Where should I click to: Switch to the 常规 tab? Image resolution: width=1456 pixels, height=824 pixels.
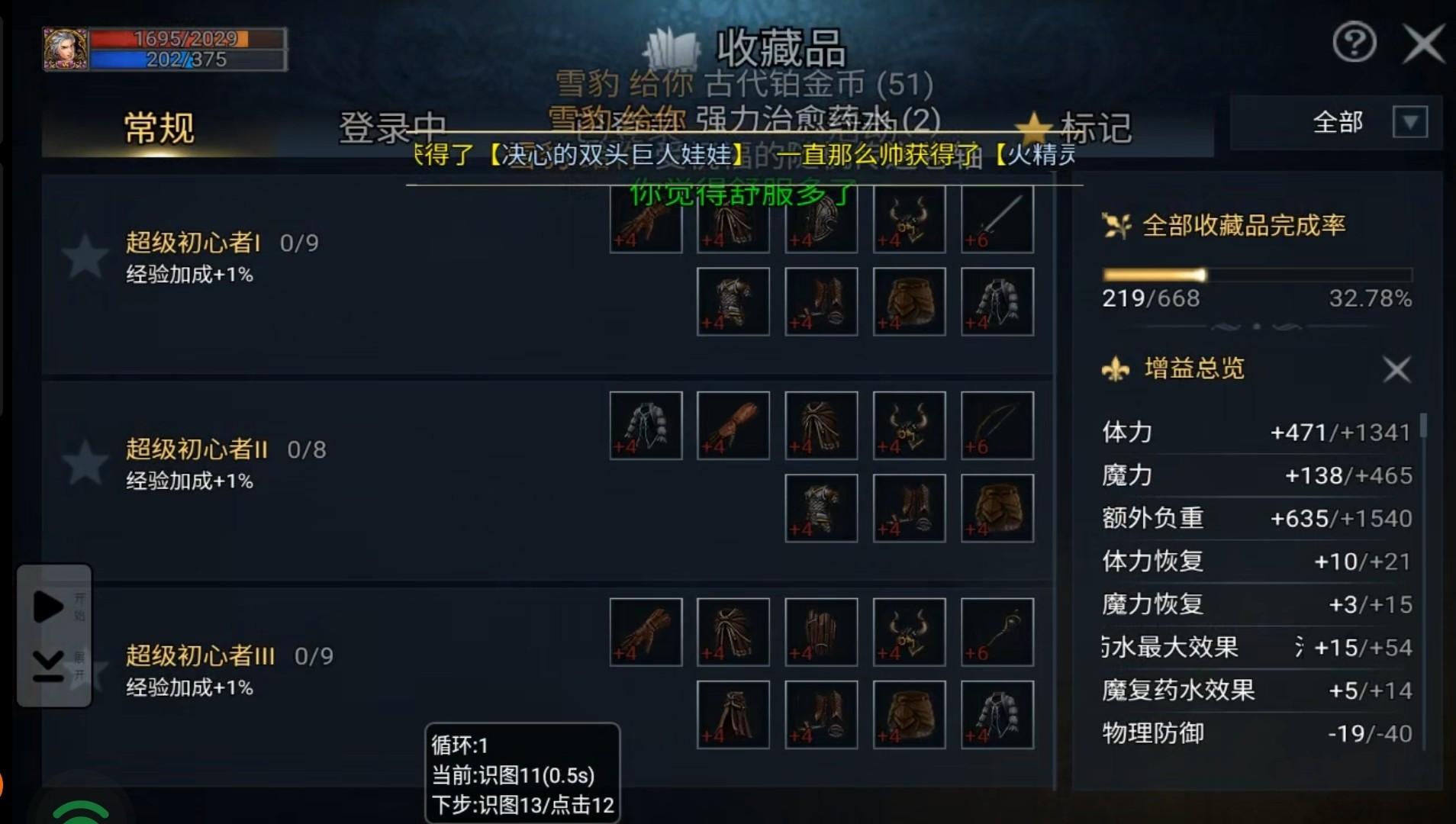pos(159,127)
